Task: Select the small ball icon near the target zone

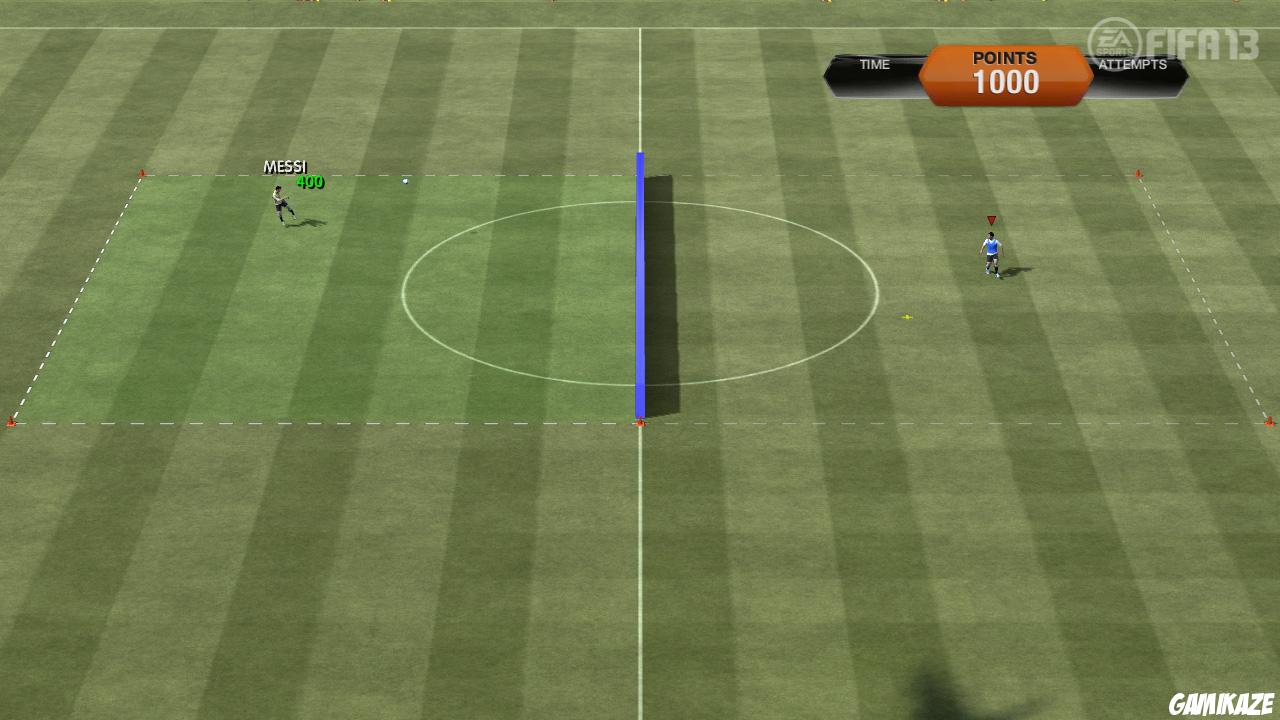Action: coord(404,181)
